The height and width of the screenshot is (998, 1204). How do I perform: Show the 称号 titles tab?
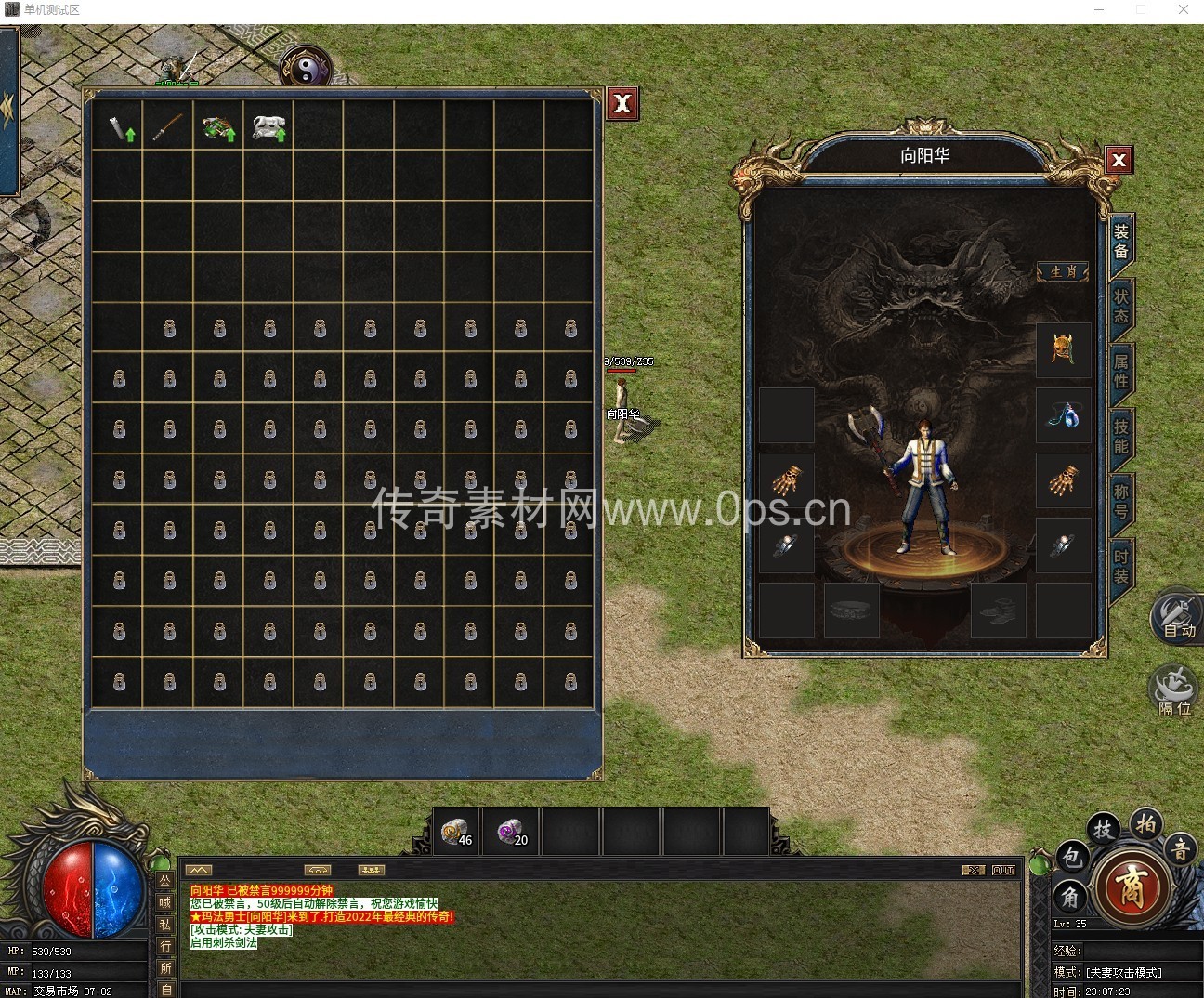pos(1121,501)
